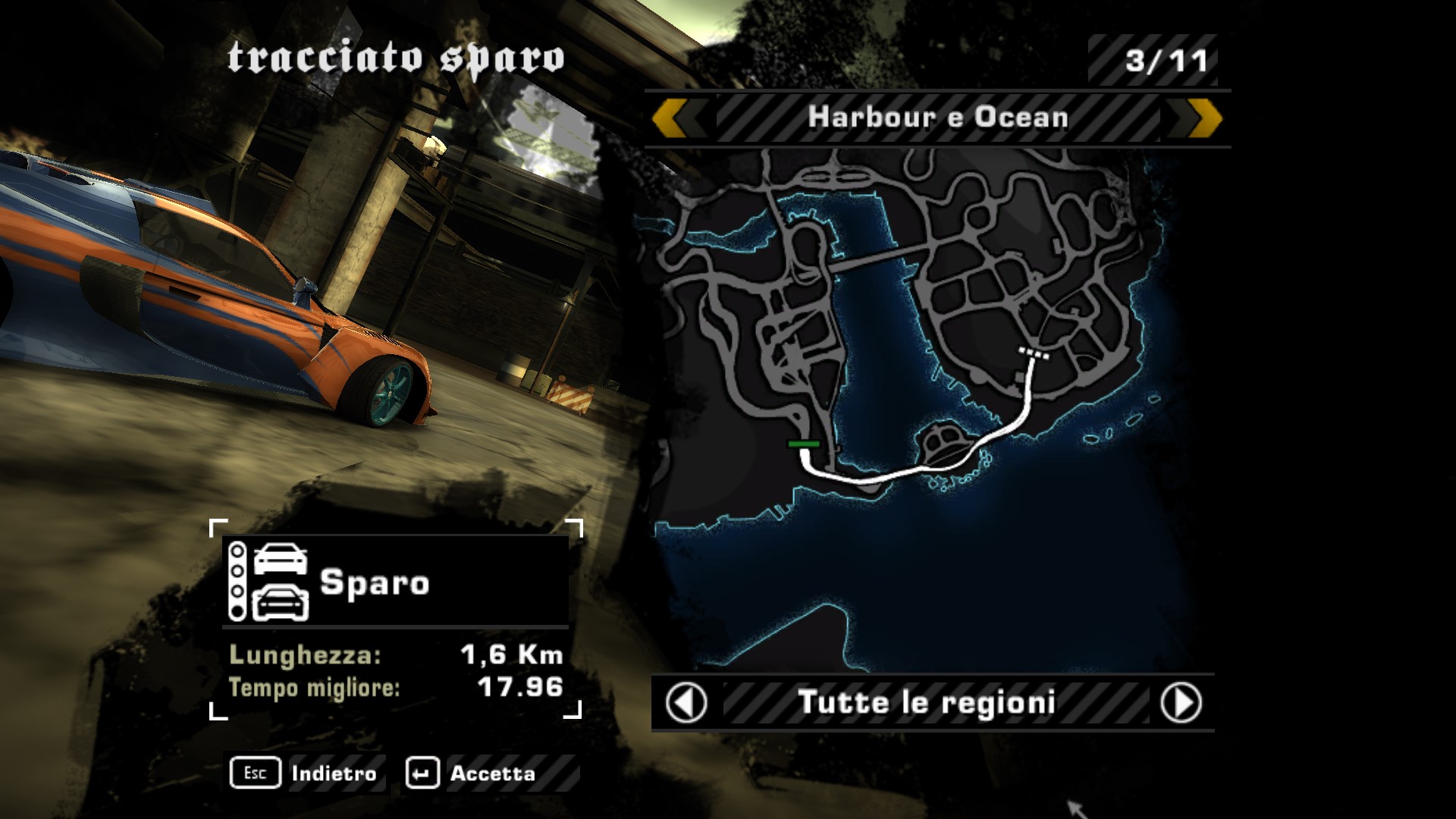The image size is (1456, 819).
Task: Switch region filter with the right circle arrow
Action: point(1181,703)
